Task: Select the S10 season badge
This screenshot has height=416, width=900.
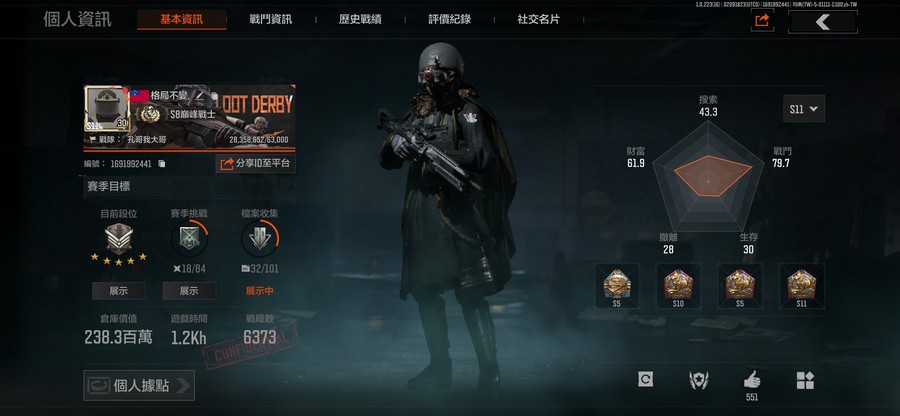Action: point(677,287)
